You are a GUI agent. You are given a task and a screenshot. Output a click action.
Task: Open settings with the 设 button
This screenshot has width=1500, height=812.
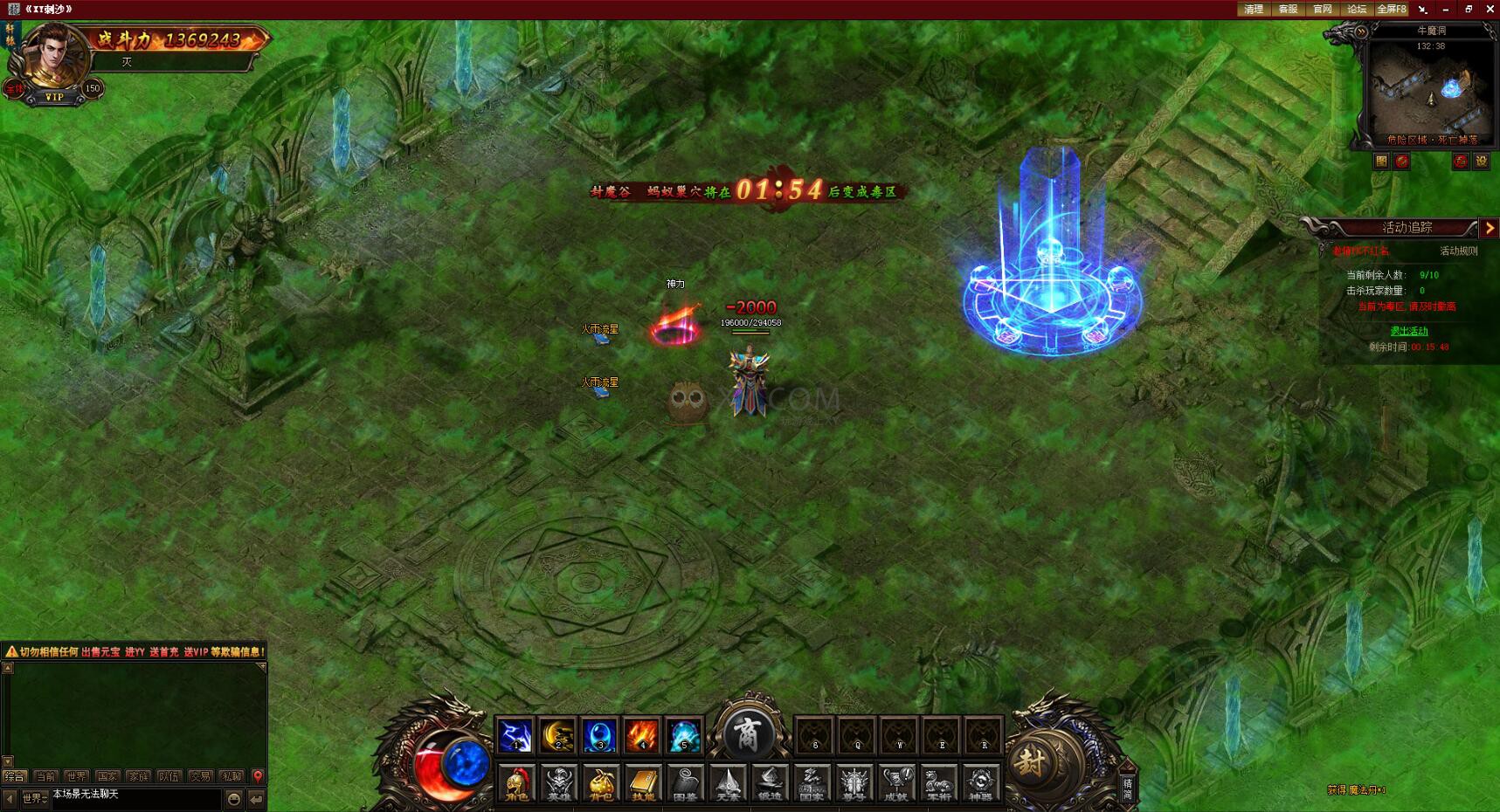pos(1482,162)
